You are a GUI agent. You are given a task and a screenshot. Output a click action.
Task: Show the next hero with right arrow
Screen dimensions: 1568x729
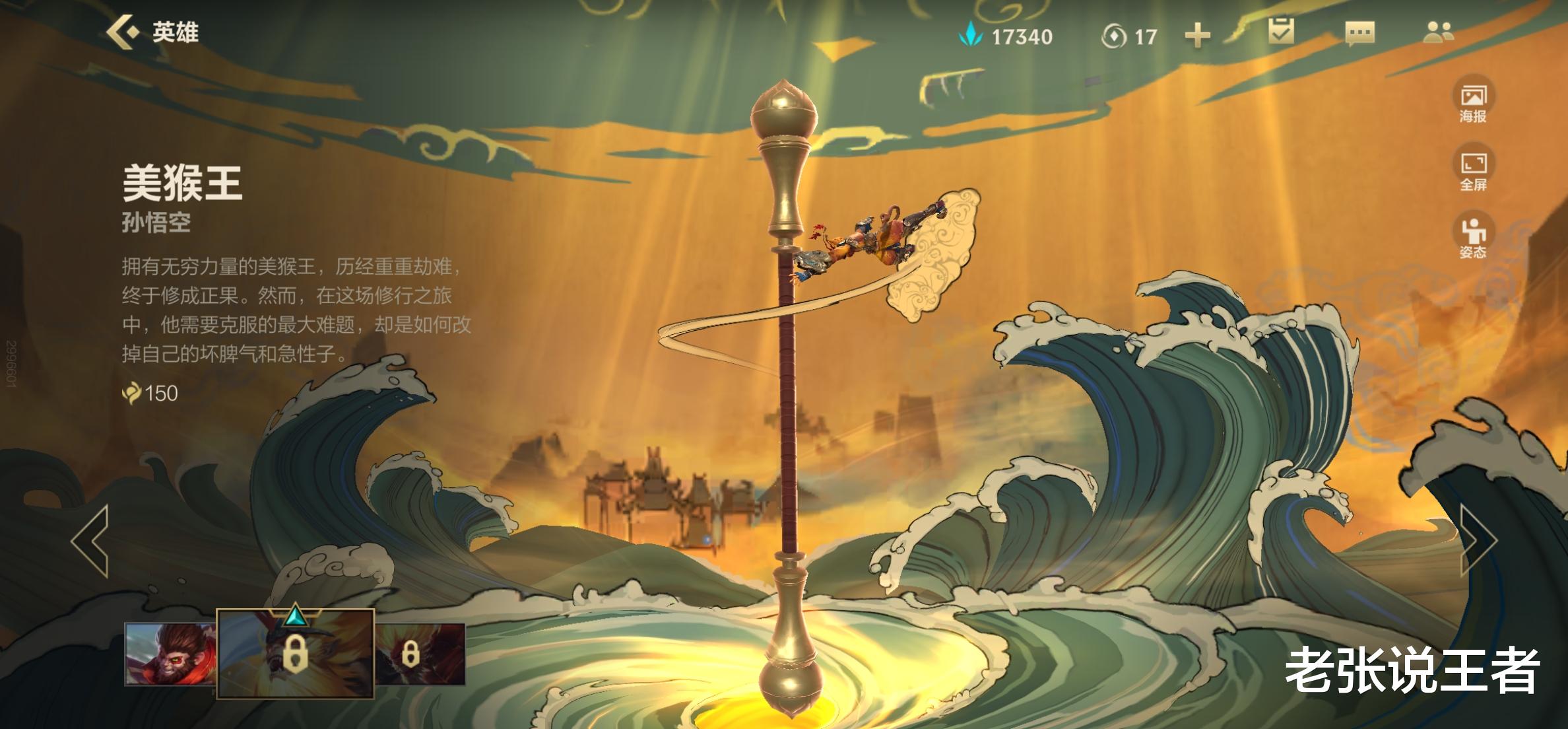pos(1478,541)
